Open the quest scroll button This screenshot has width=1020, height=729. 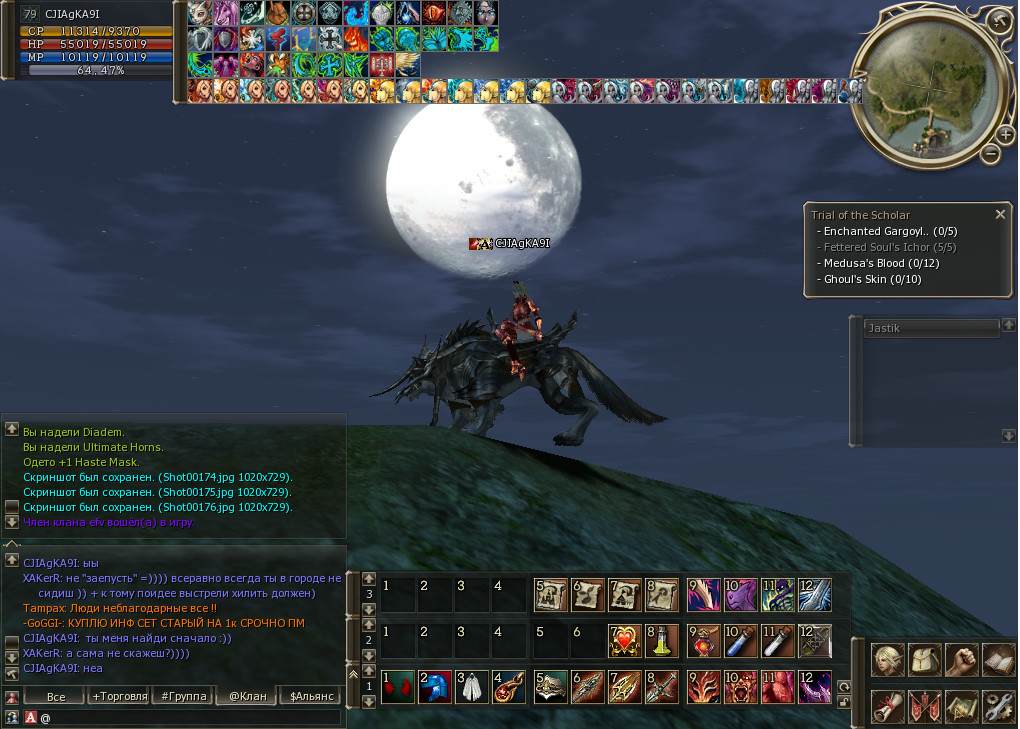tap(888, 705)
